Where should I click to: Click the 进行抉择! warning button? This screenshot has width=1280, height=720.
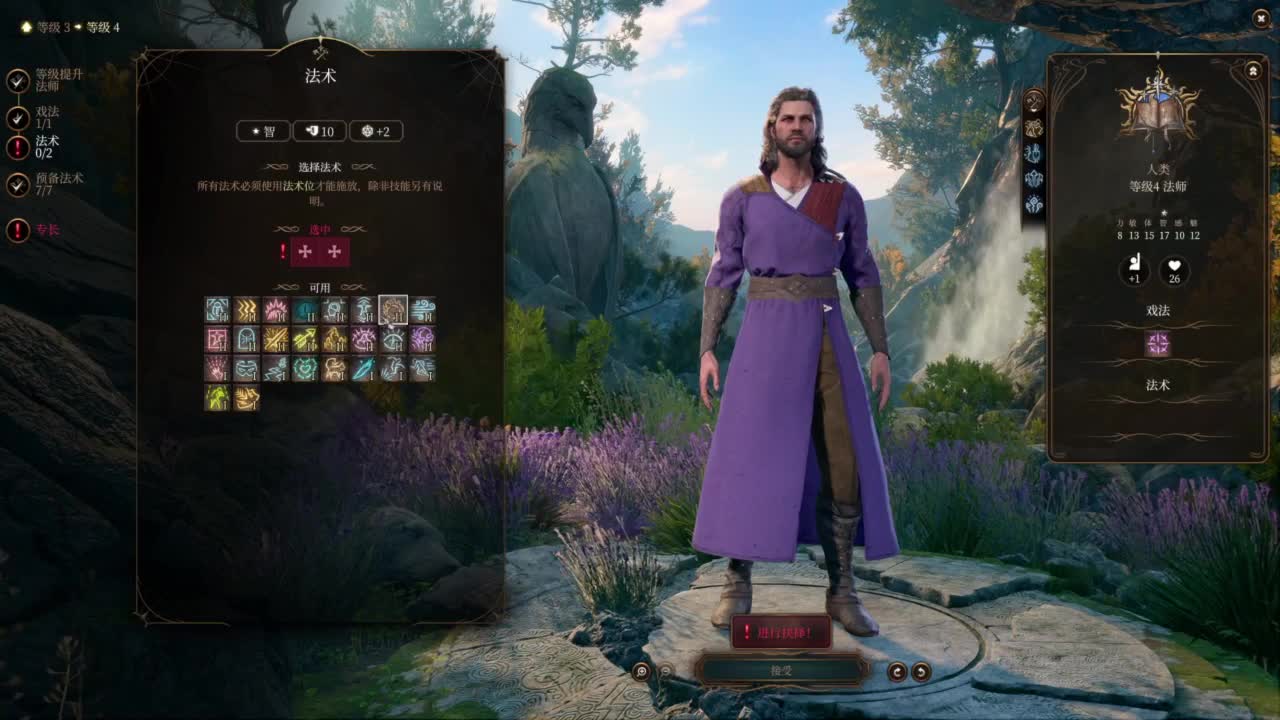pos(781,632)
